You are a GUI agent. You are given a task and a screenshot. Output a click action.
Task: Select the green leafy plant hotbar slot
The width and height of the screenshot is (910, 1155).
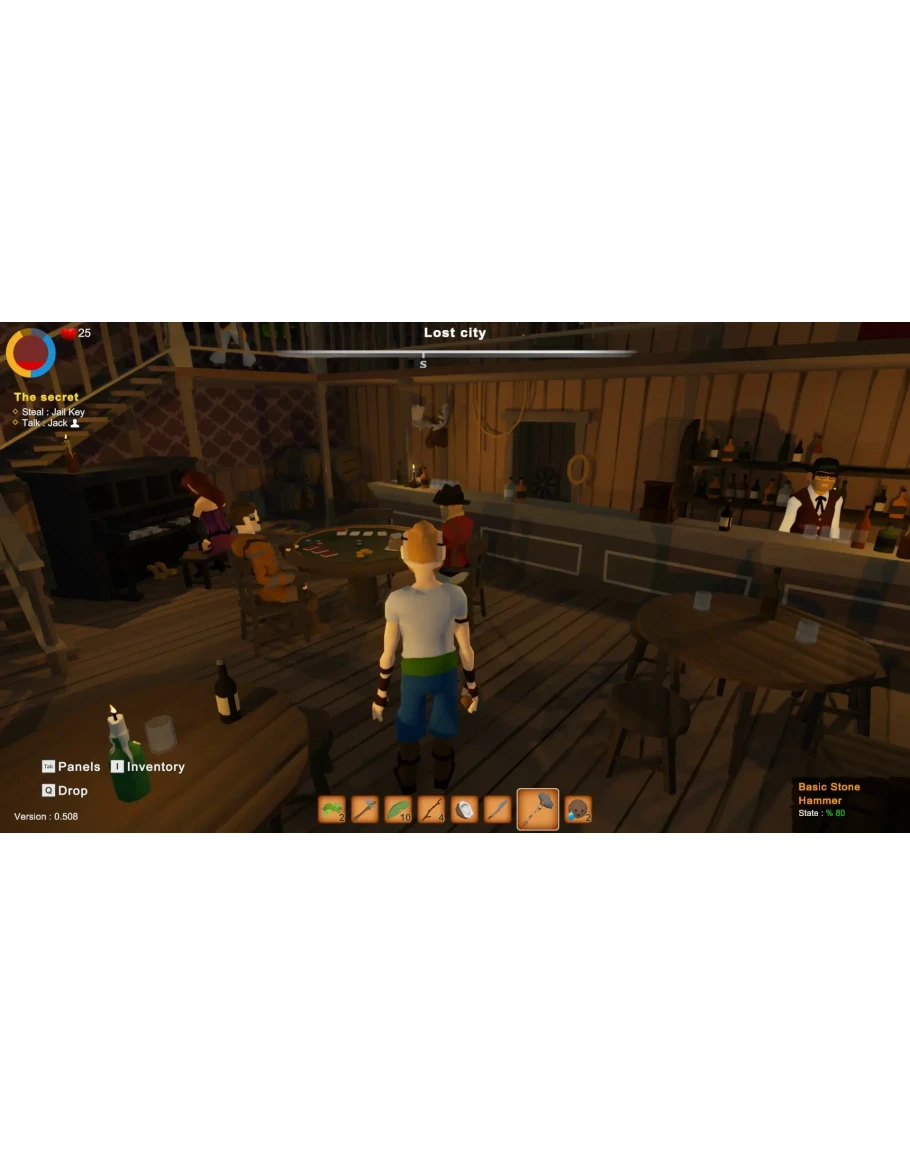pos(332,809)
